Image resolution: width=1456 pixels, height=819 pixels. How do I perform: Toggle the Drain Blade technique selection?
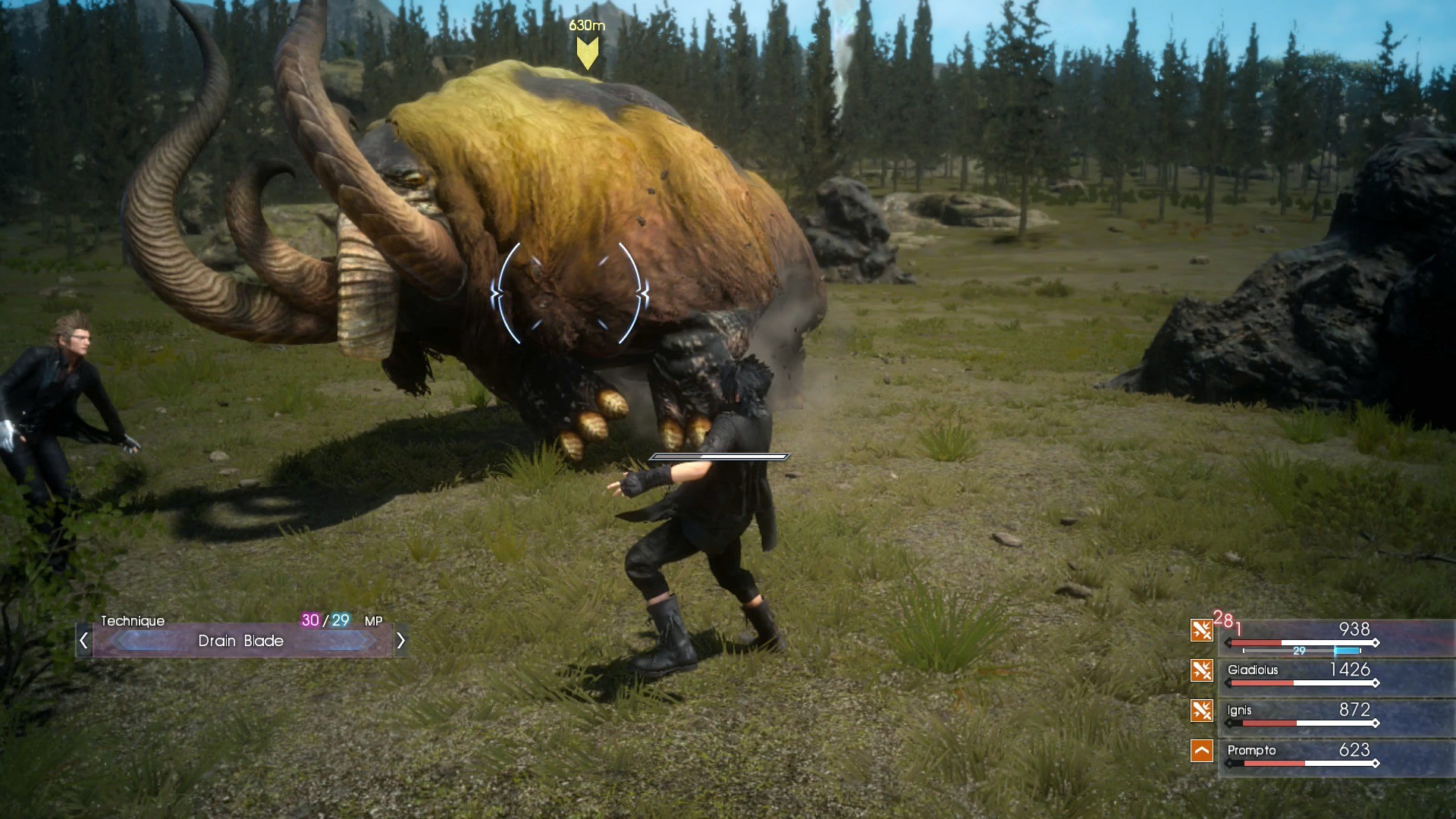tap(239, 641)
